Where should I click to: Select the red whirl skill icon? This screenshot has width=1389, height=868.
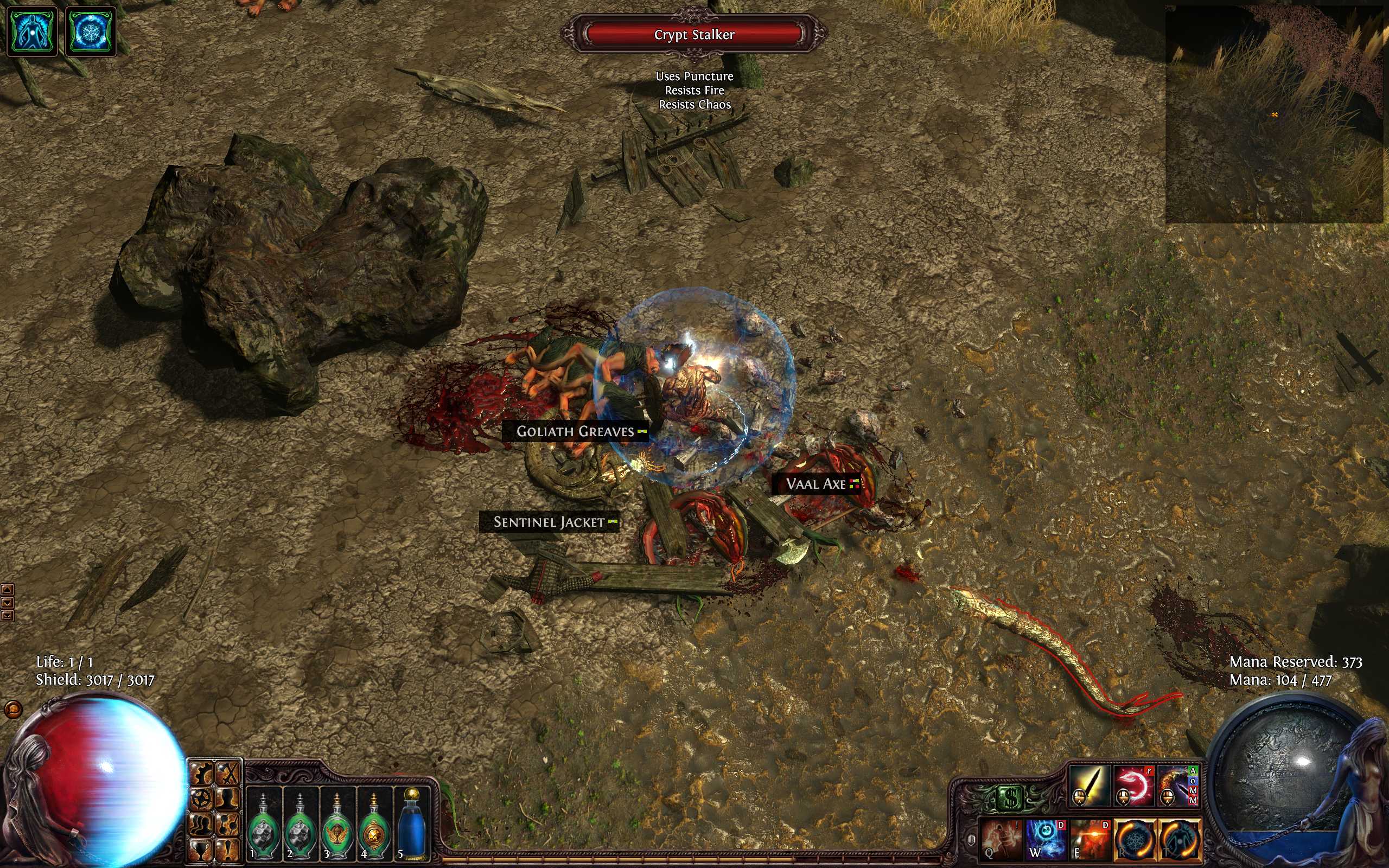(x=1133, y=785)
